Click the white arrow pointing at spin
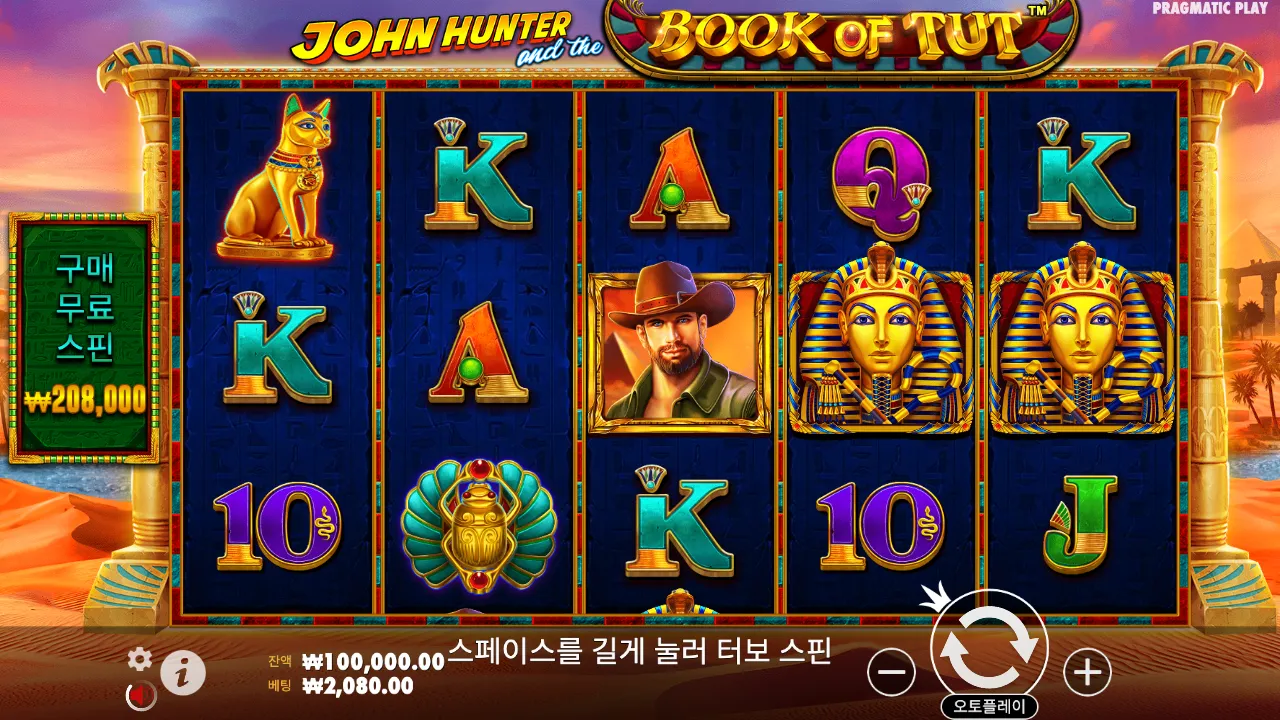Viewport: 1280px width, 720px height. coord(936,604)
